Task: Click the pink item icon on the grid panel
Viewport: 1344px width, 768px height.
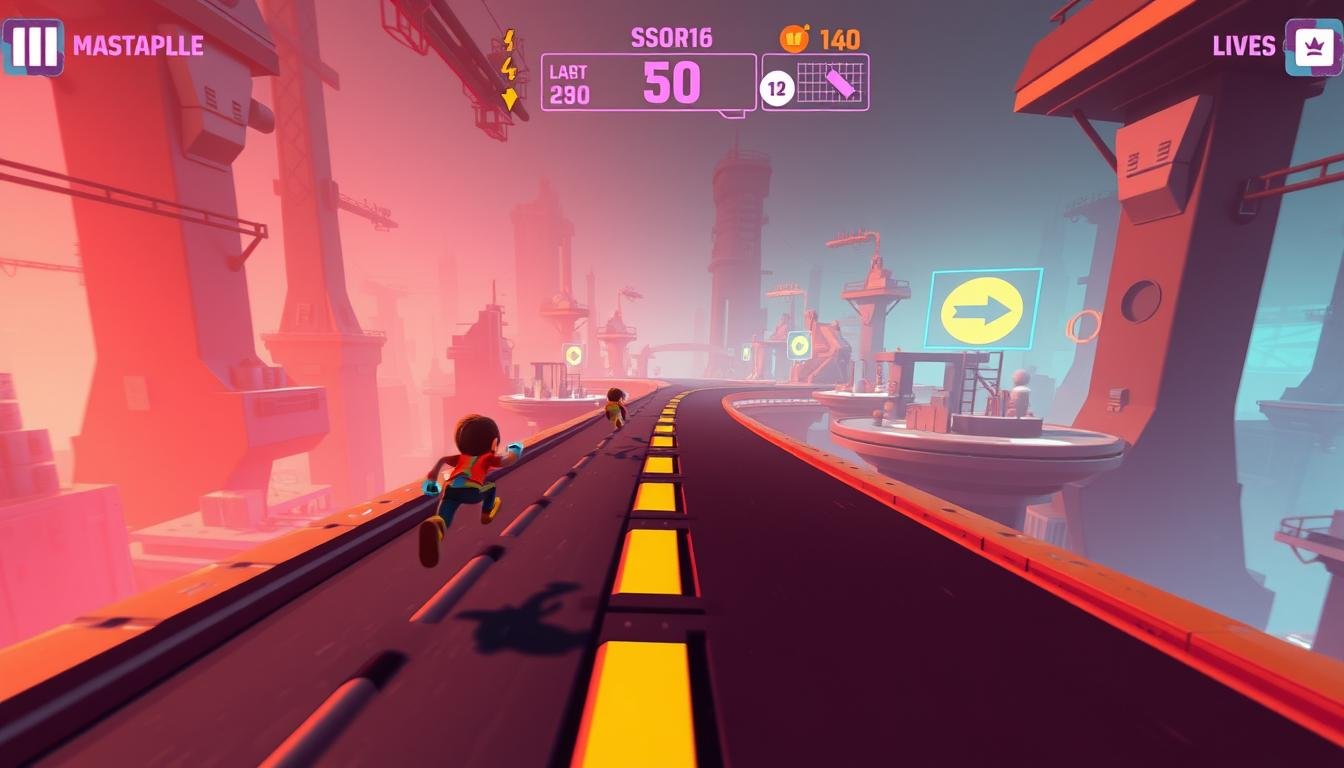Action: pos(840,85)
